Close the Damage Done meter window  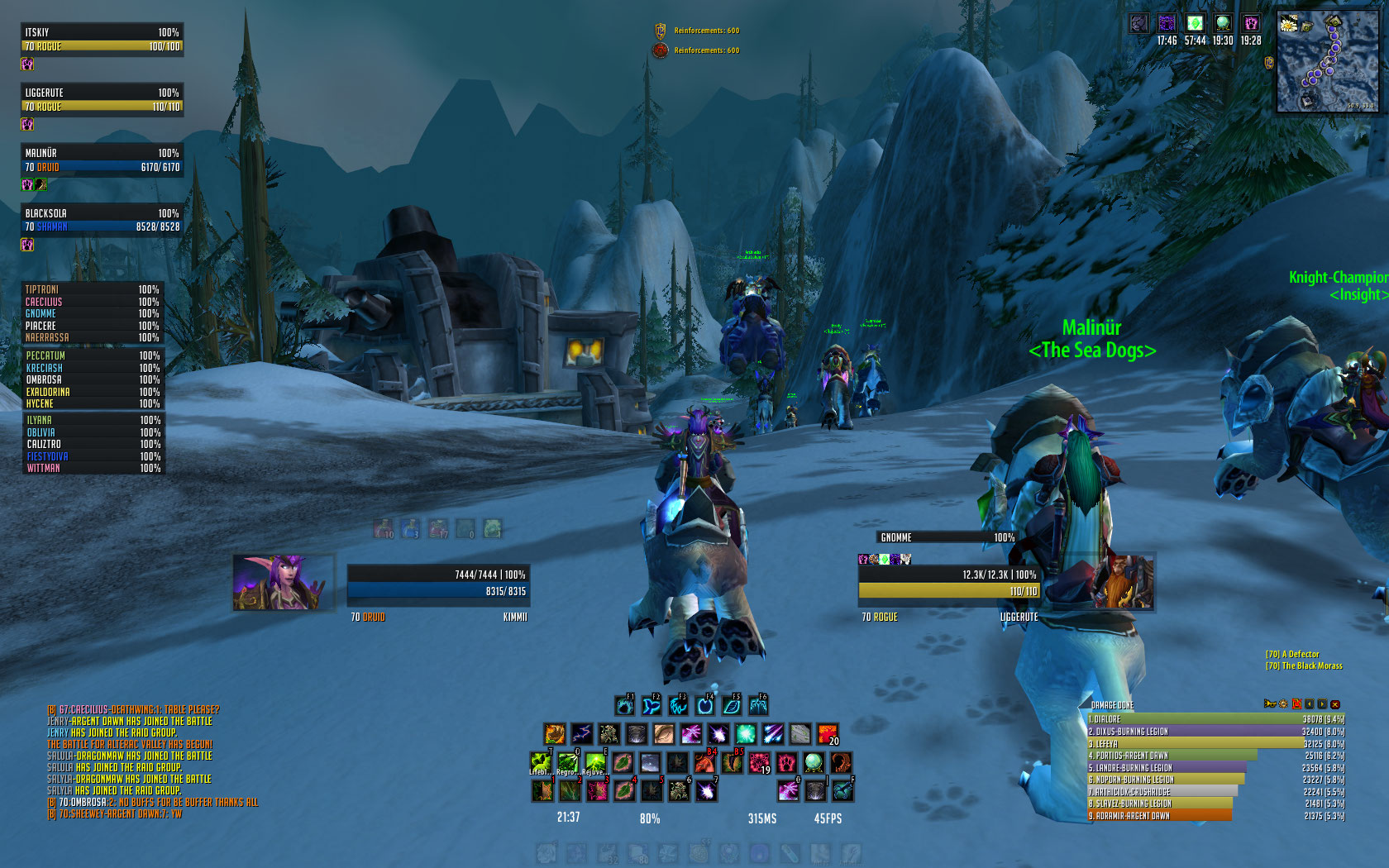[x=1334, y=704]
